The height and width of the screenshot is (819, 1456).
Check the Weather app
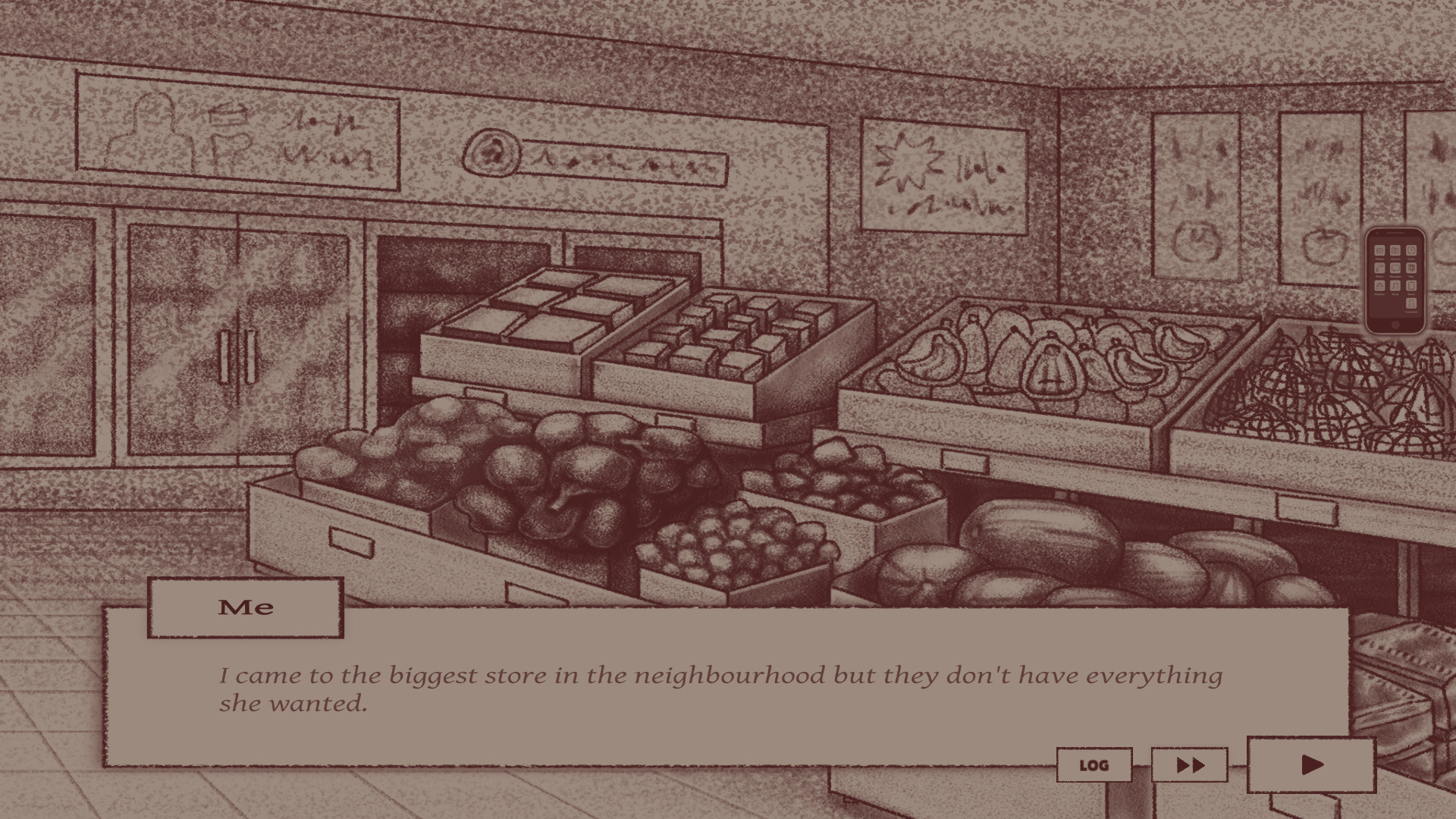pos(1380,285)
